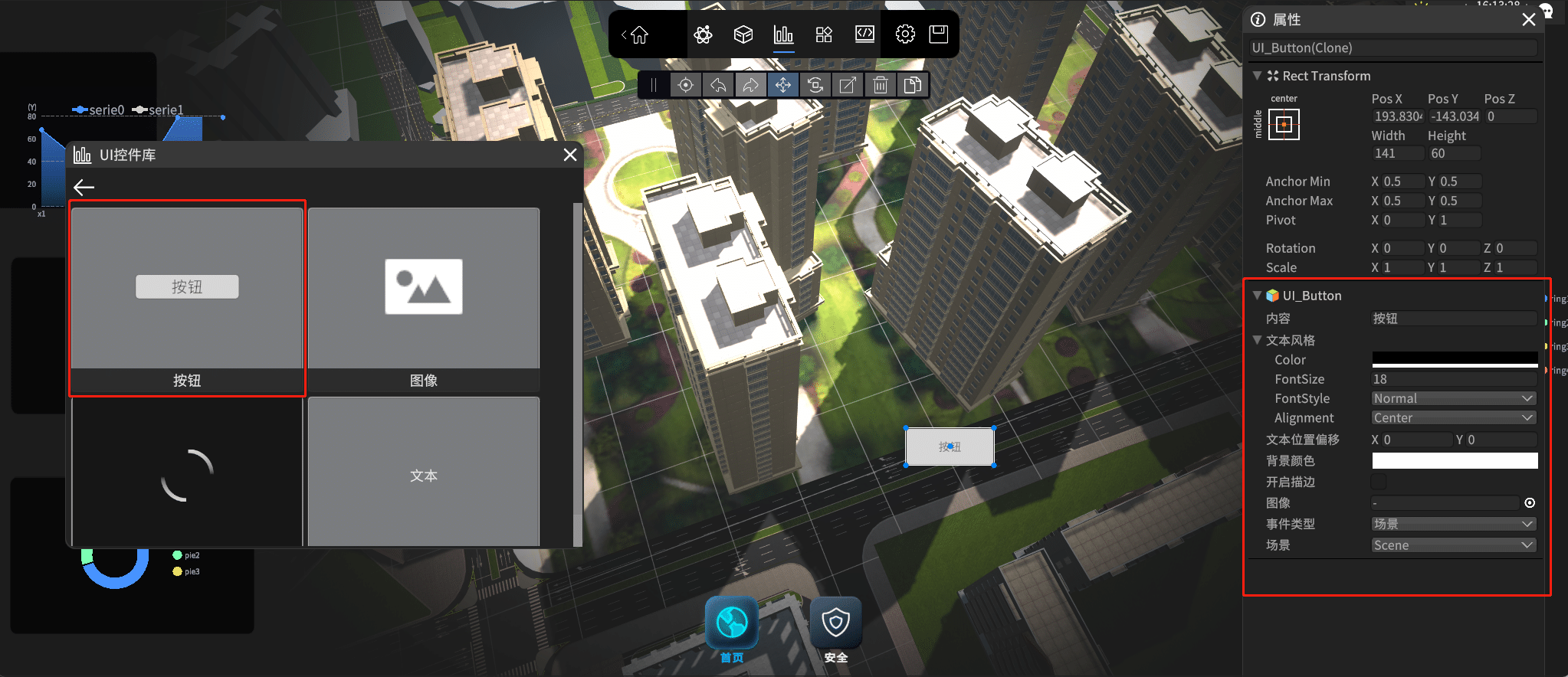Select the 3D cube models icon
Screen dimensions: 1568x677
coord(743,34)
